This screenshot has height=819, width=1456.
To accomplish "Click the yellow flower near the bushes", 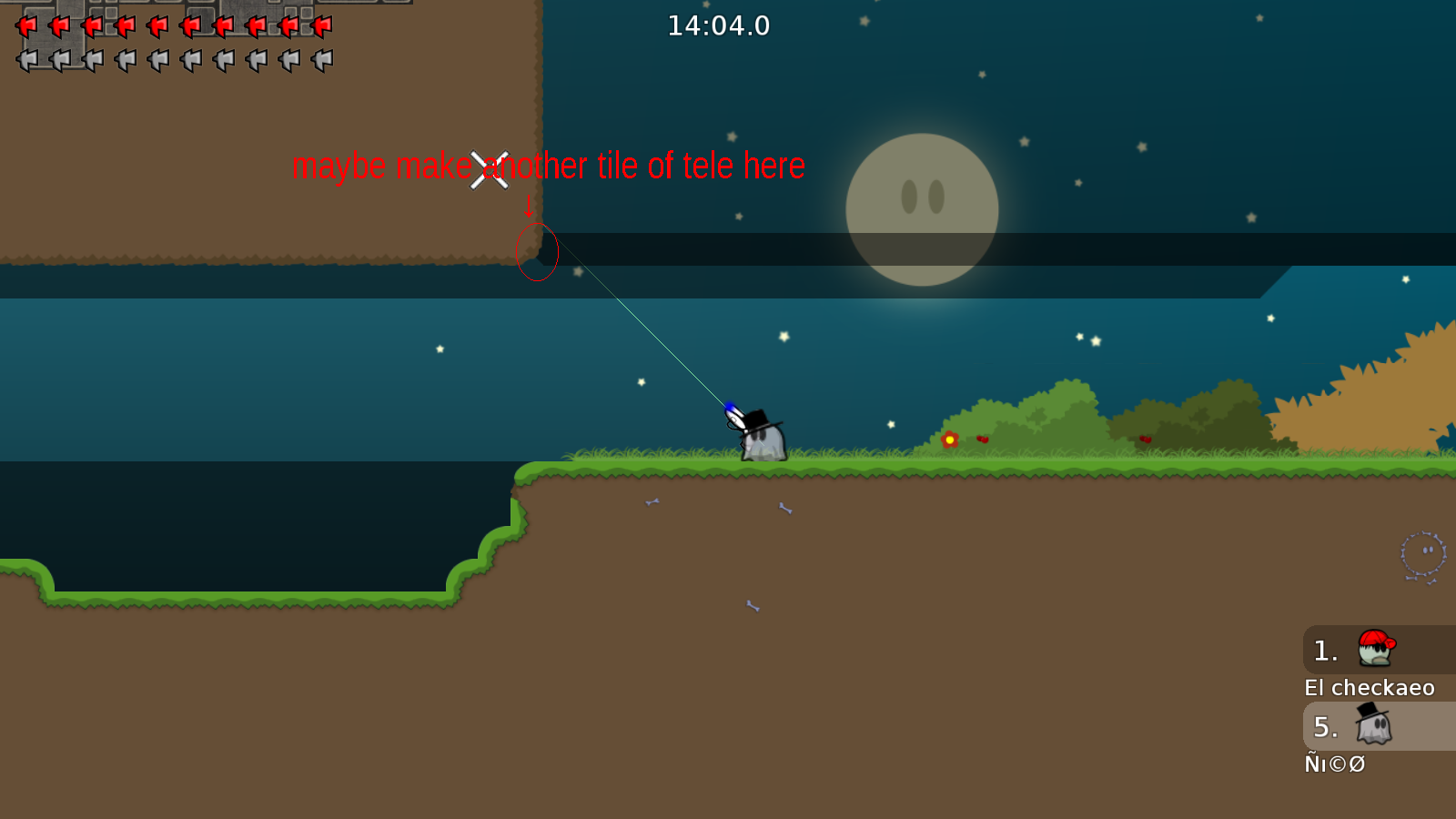I will tap(949, 438).
